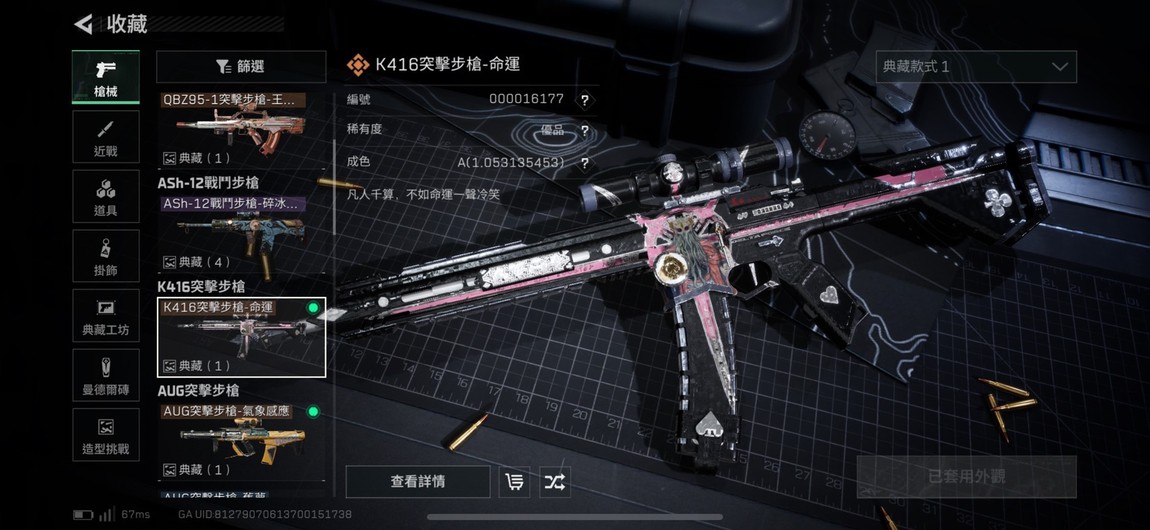Click the shuffle arrows icon button

554,482
